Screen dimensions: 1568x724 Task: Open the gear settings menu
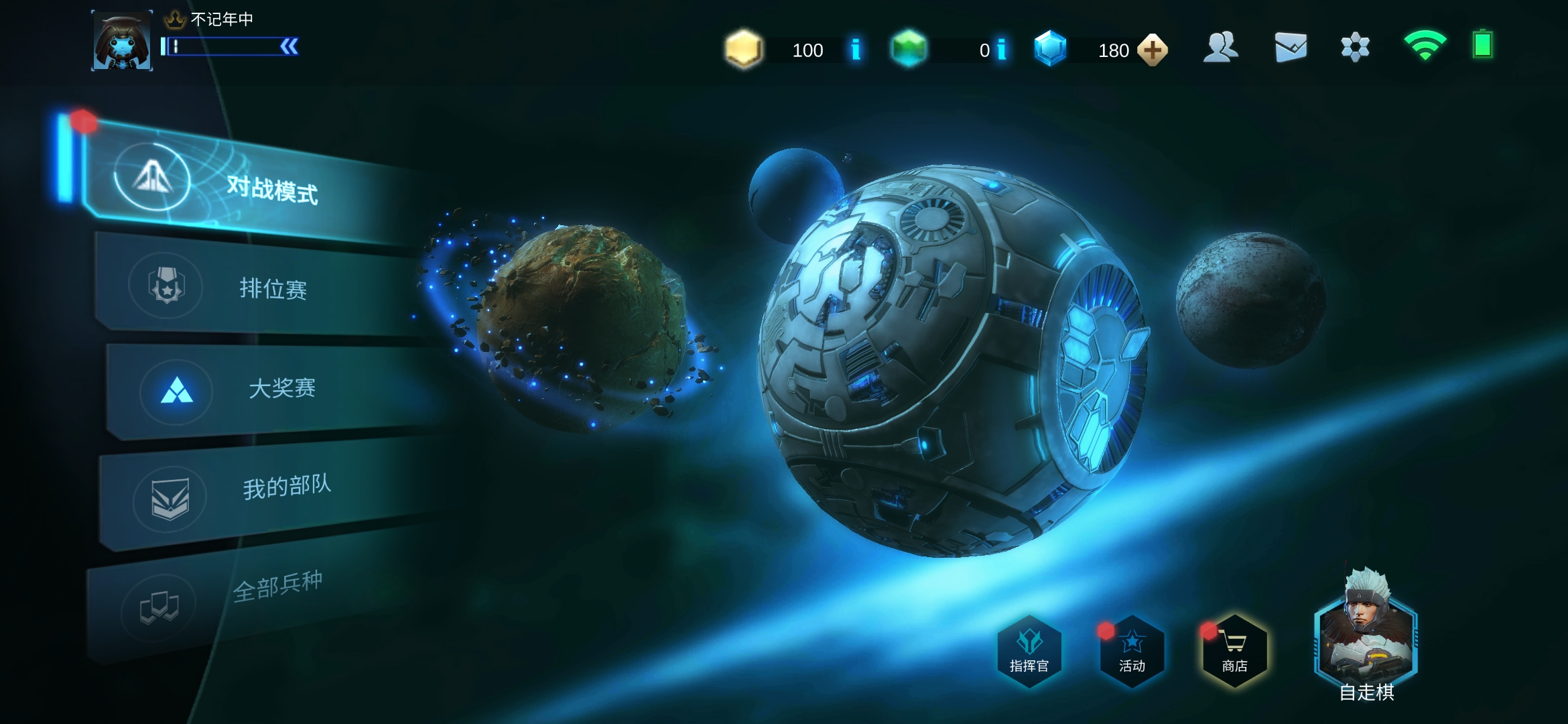click(1355, 48)
